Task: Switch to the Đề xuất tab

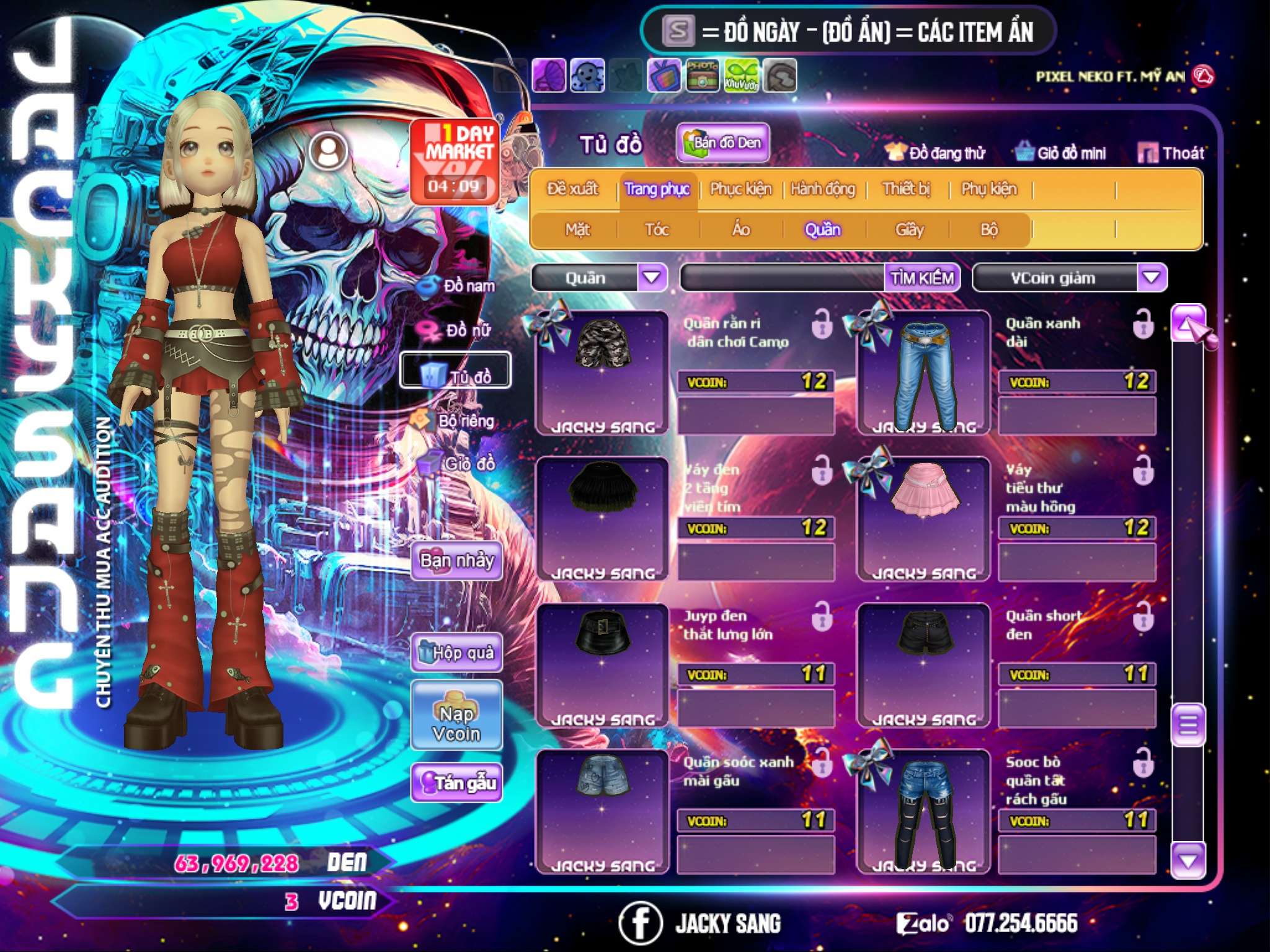Action: point(572,188)
